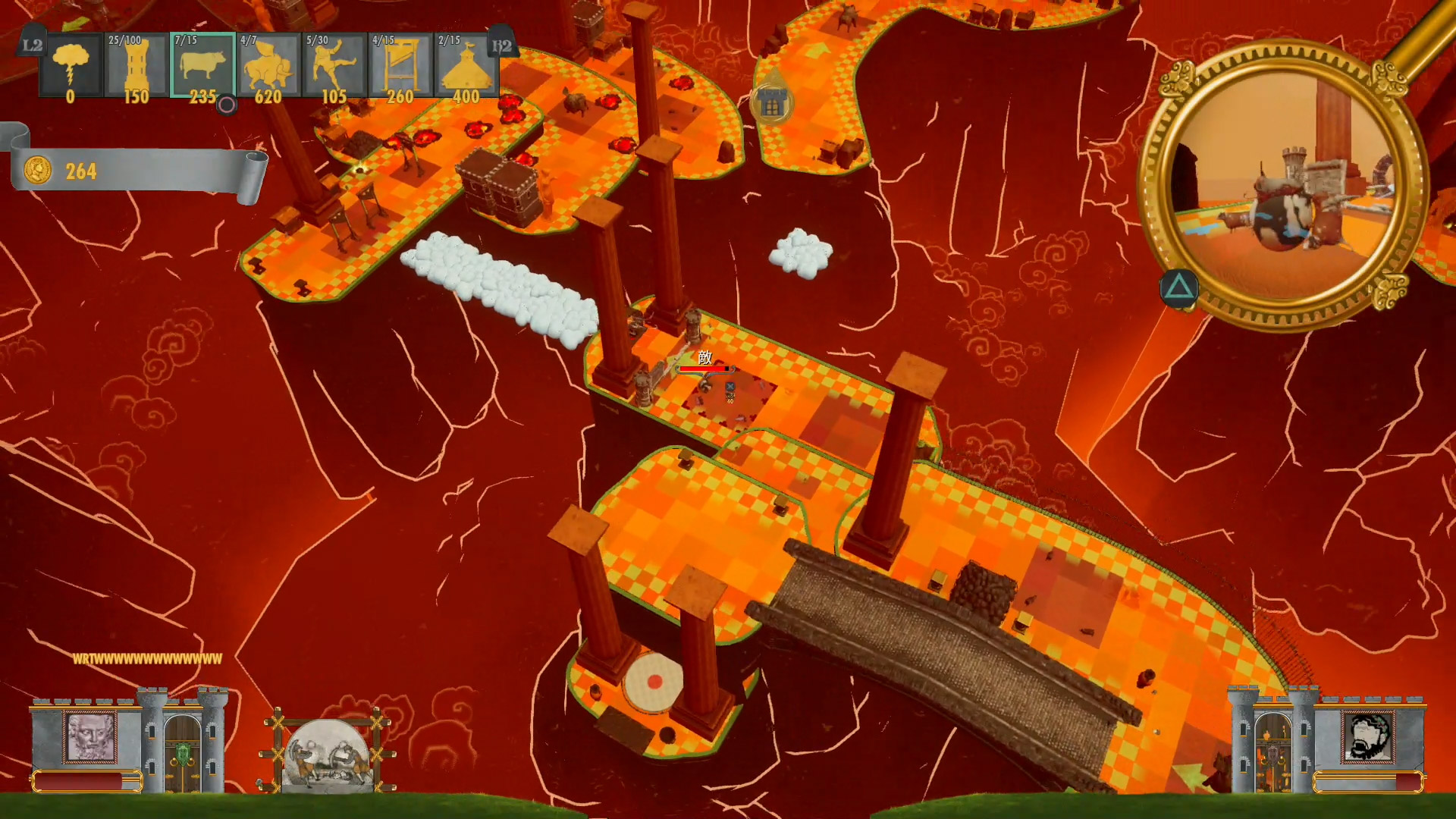Viewport: 1456px width, 819px height.
Task: Click the opponent's black bearded portrait
Action: [1367, 736]
